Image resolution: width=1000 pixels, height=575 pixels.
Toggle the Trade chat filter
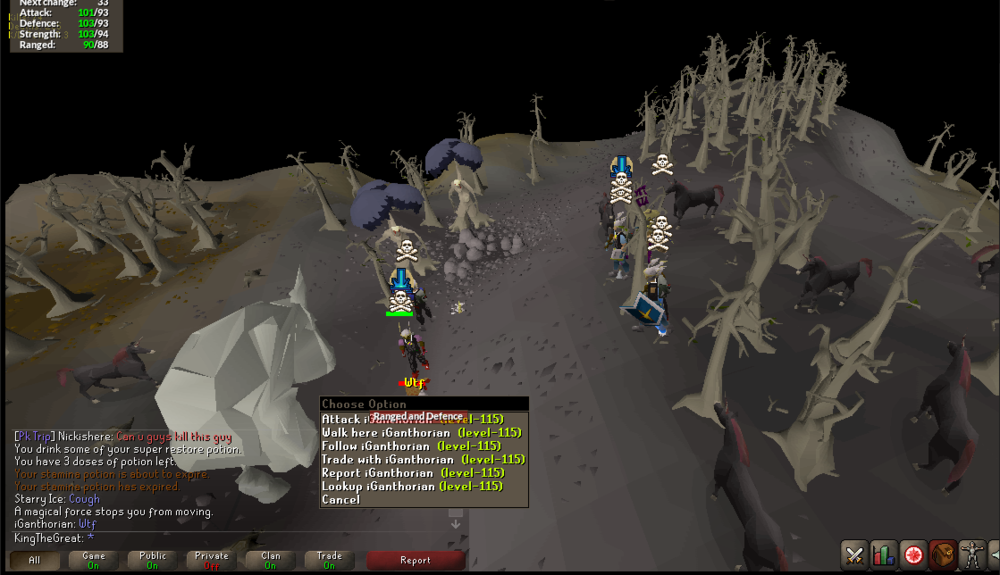[329, 560]
